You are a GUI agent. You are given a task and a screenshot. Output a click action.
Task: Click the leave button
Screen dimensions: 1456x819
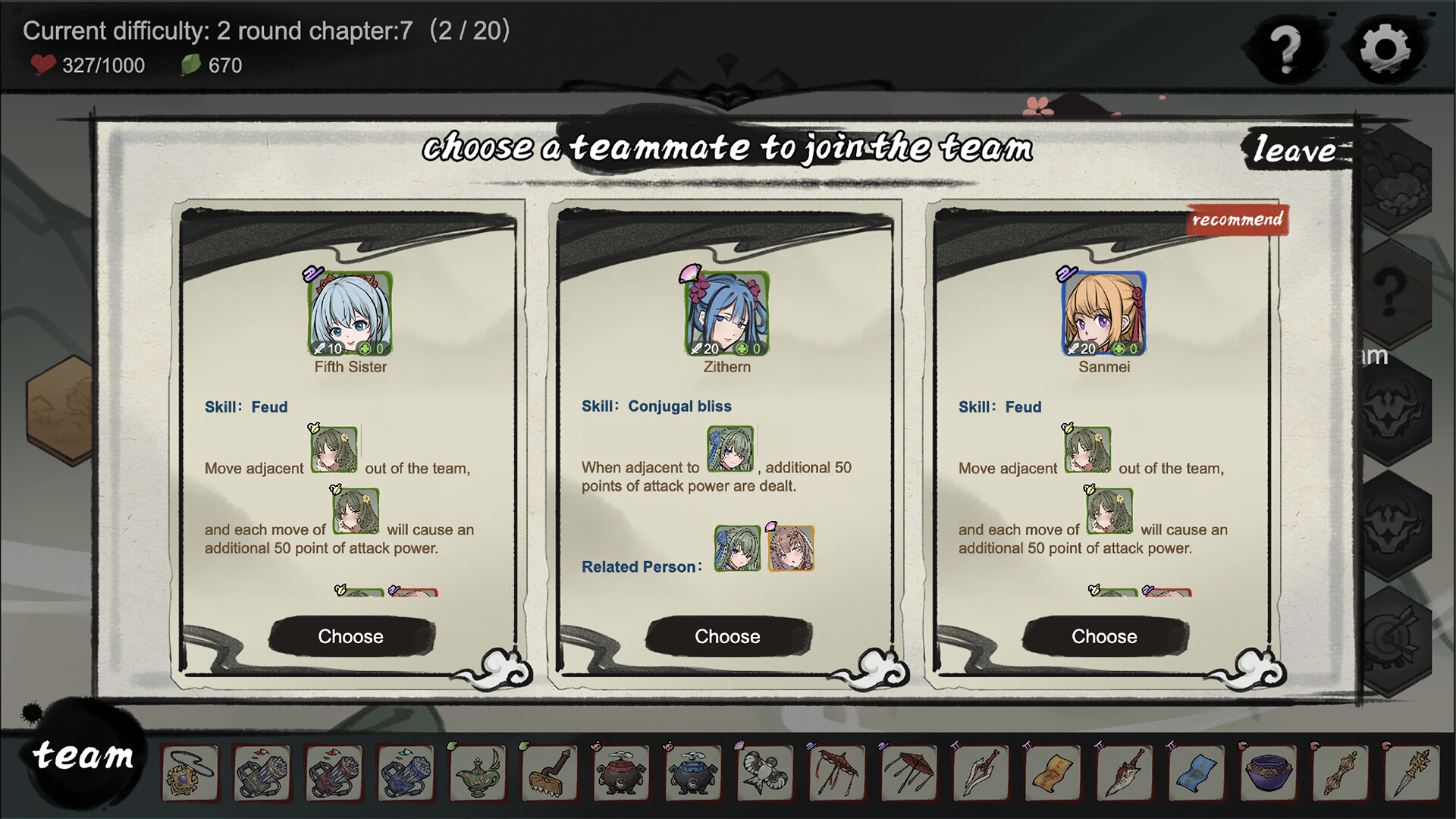(1297, 150)
